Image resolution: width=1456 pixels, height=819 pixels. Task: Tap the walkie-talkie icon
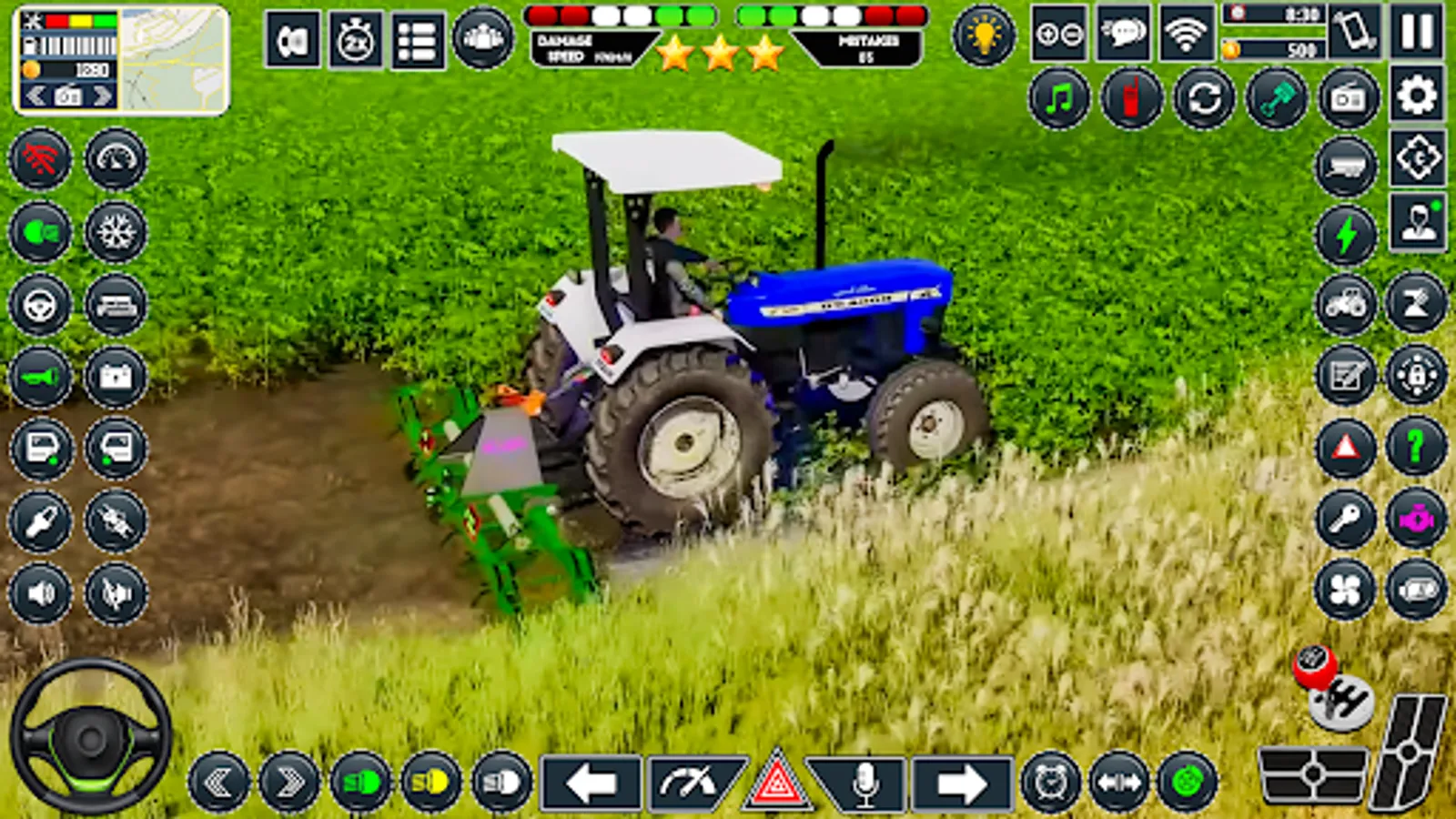1130,100
